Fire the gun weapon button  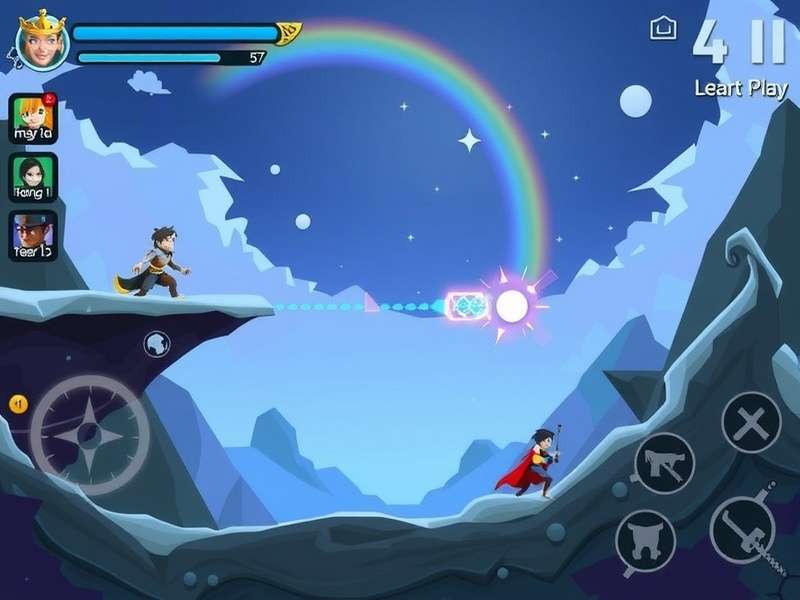point(664,463)
